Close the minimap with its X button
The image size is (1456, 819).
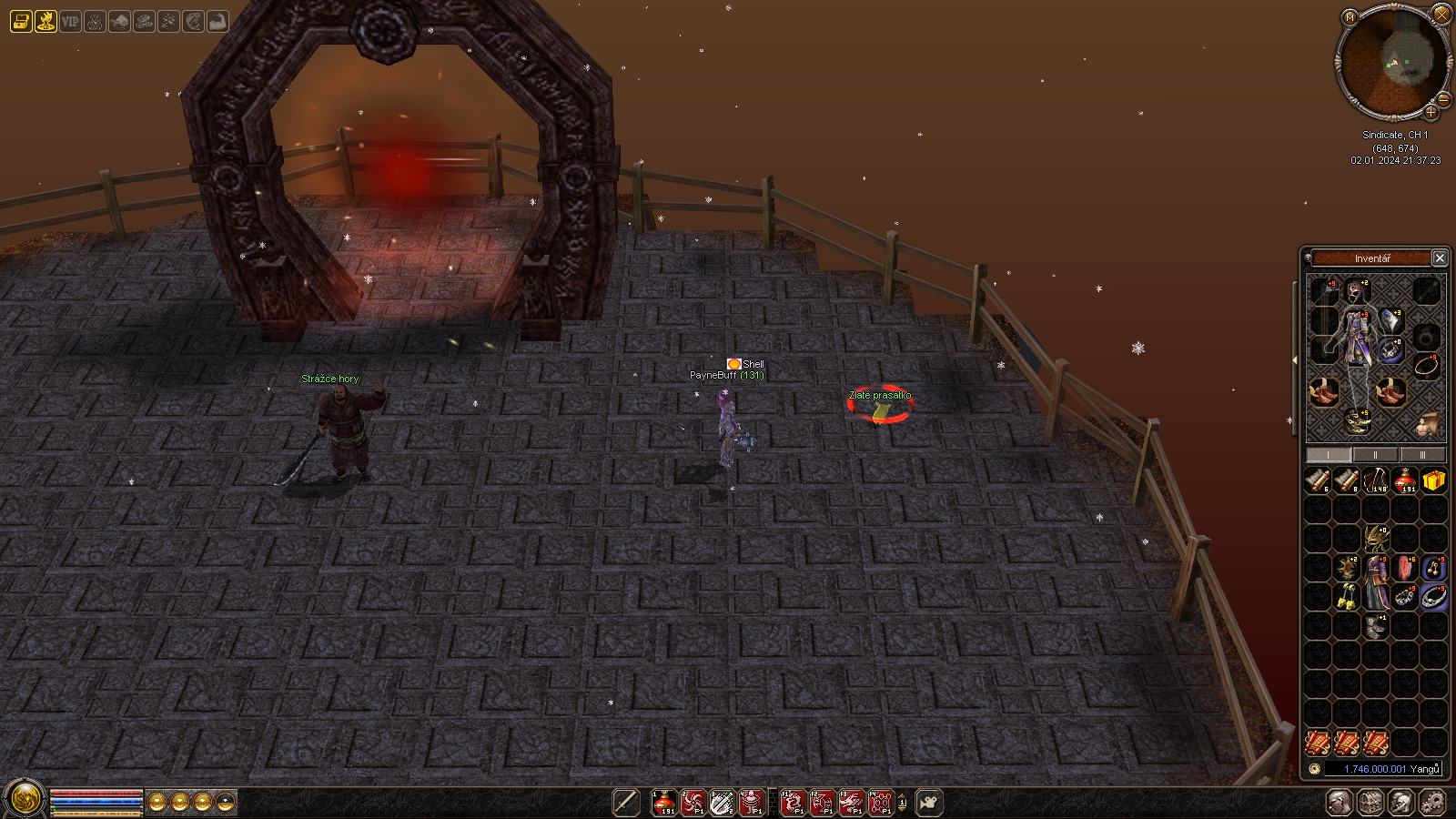[x=1441, y=15]
